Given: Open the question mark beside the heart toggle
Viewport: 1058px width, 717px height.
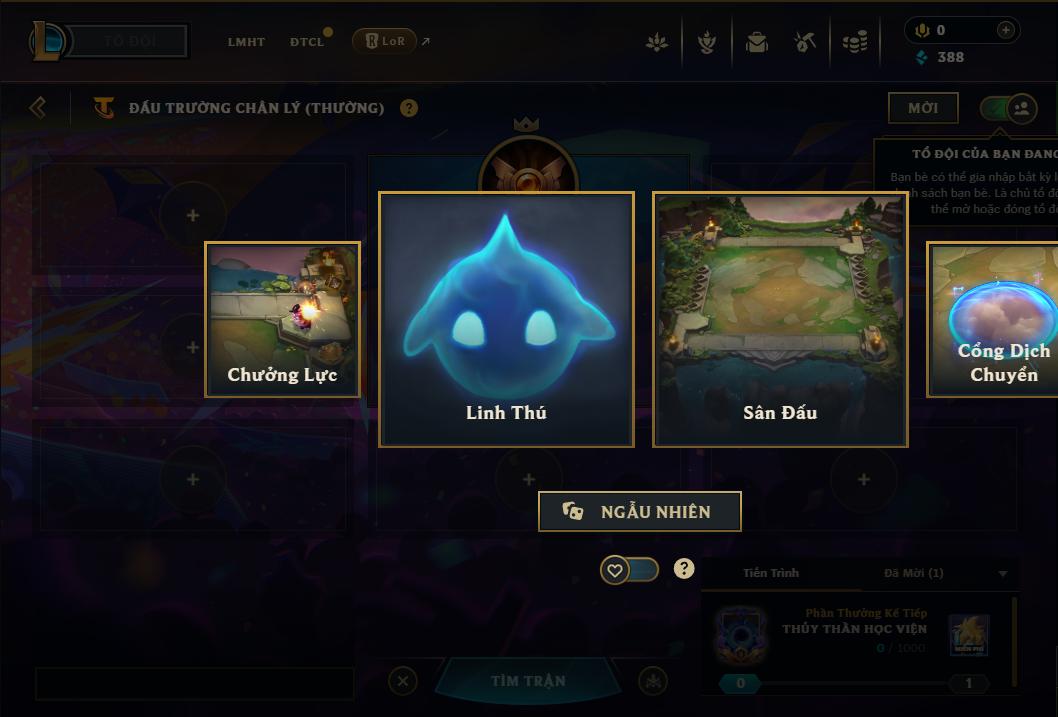Looking at the screenshot, I should click(x=684, y=569).
